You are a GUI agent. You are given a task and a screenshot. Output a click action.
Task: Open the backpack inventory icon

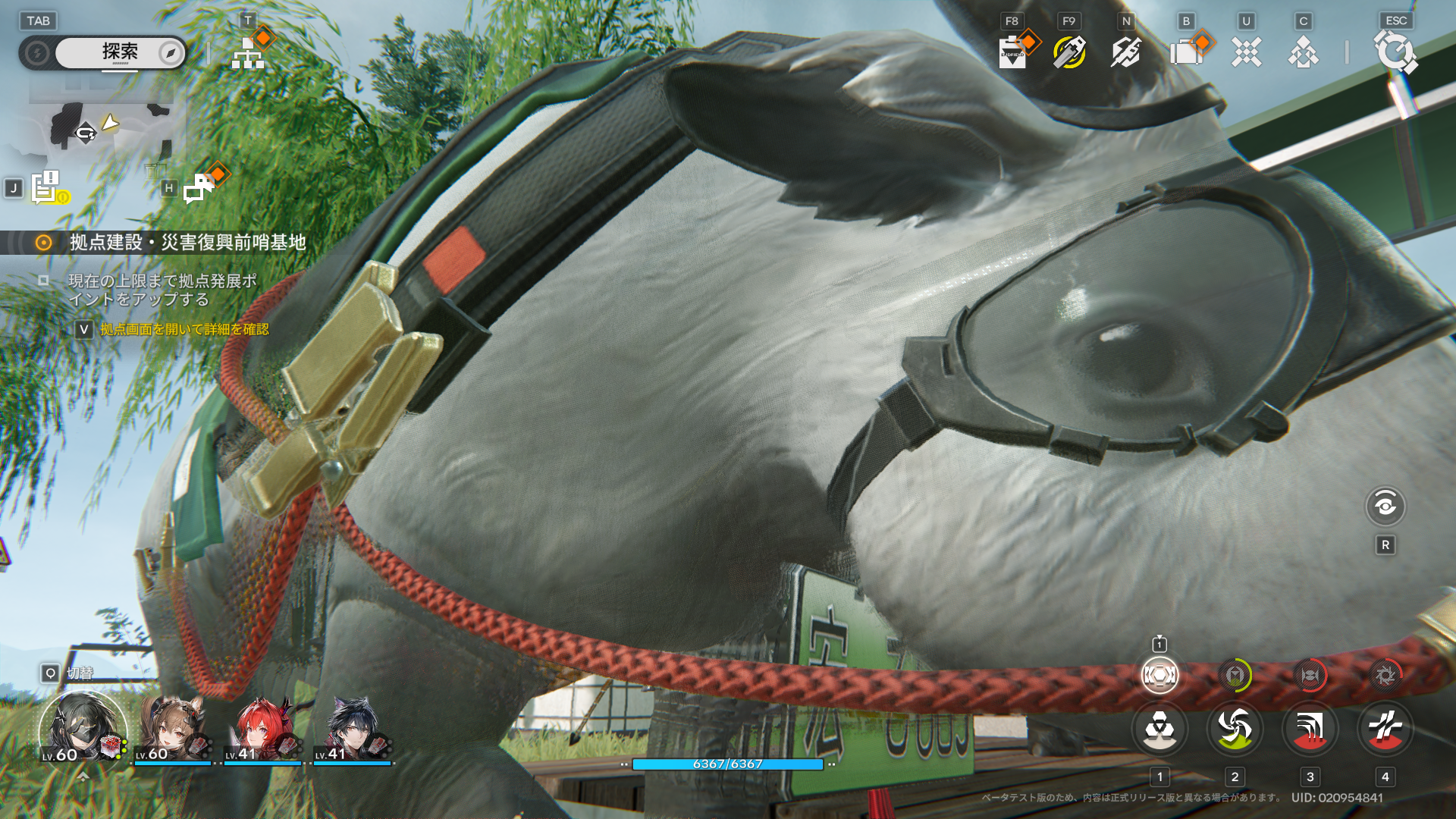coord(1187,53)
